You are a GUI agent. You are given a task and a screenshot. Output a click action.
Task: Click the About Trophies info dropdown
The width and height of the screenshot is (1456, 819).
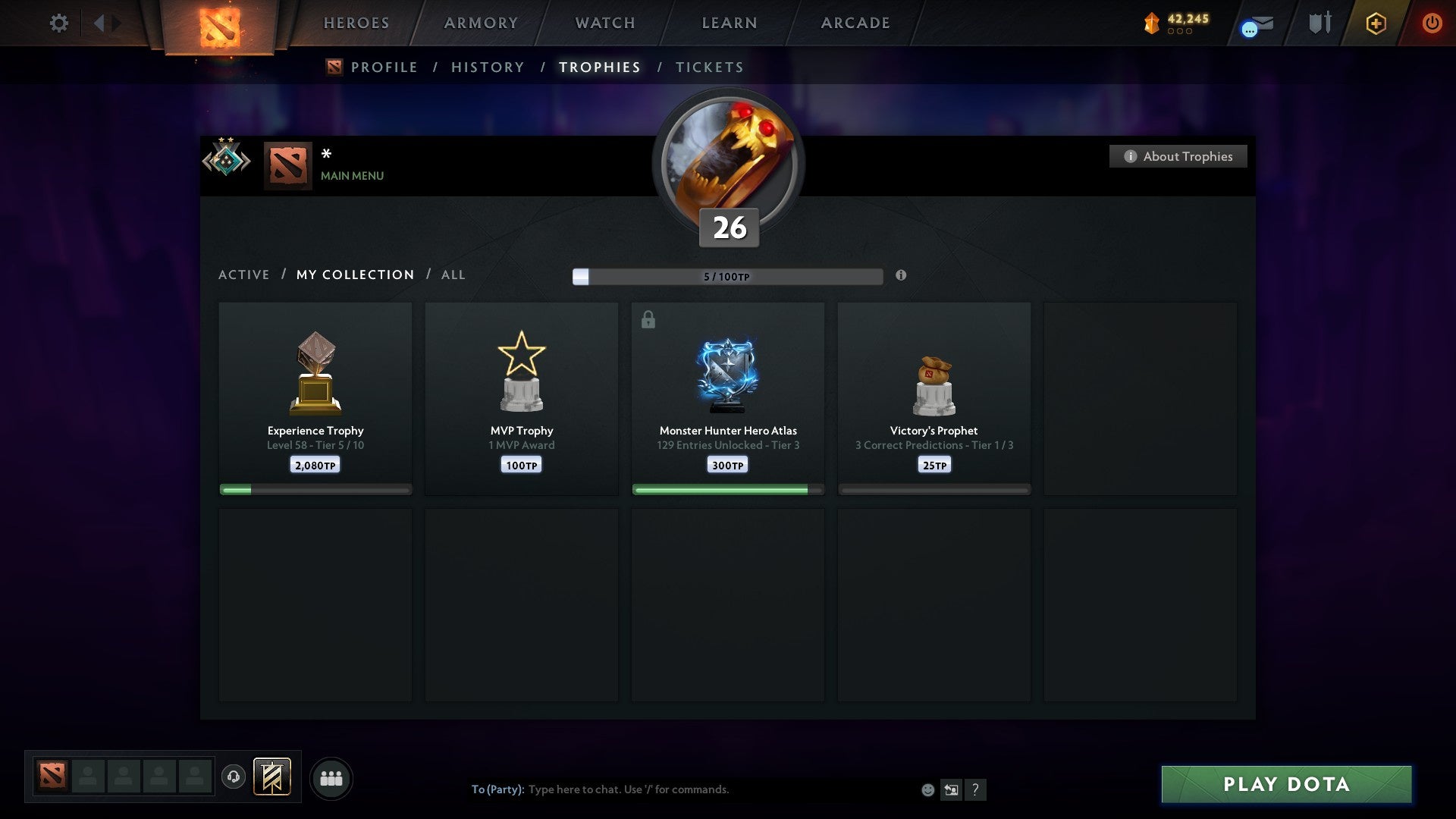pos(1178,156)
